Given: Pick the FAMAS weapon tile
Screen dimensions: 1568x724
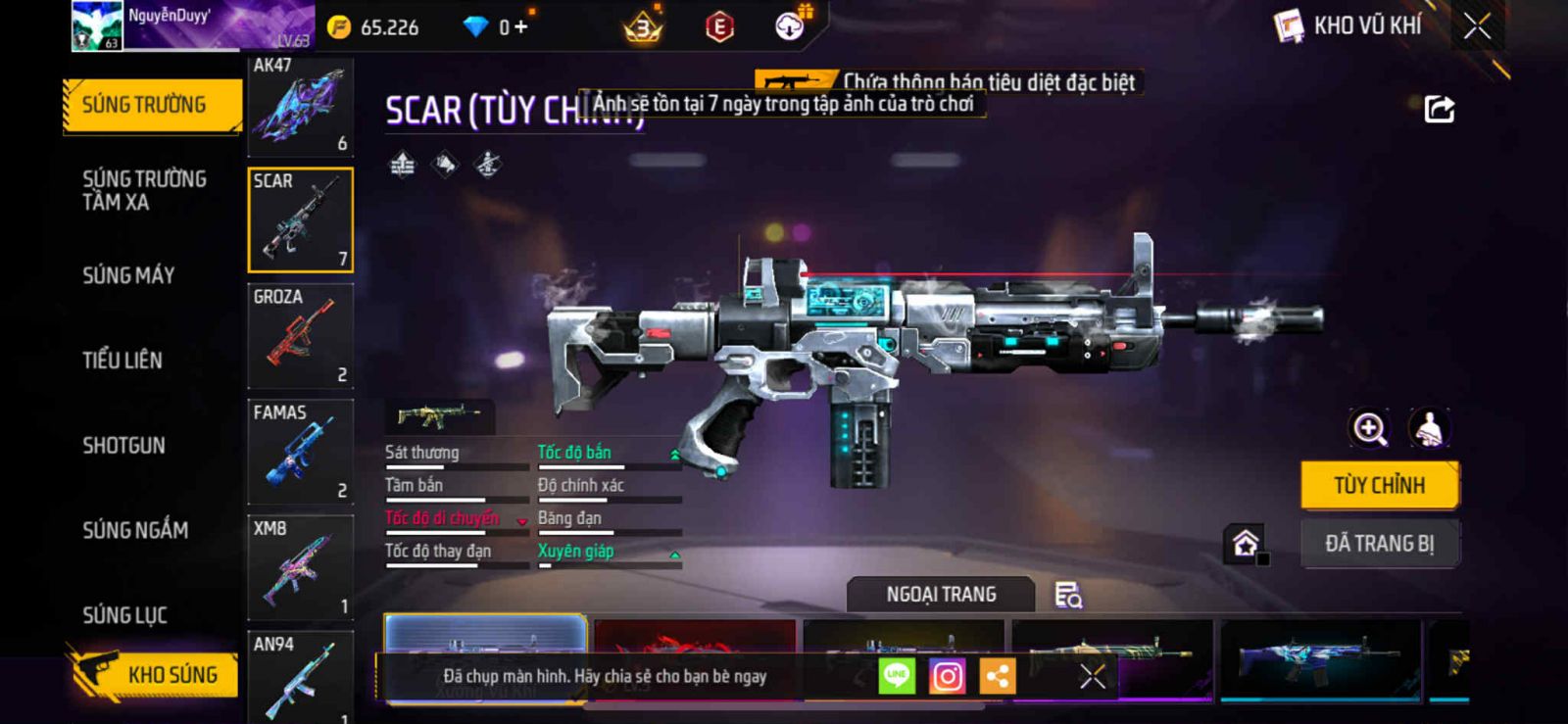Looking at the screenshot, I should [300, 452].
